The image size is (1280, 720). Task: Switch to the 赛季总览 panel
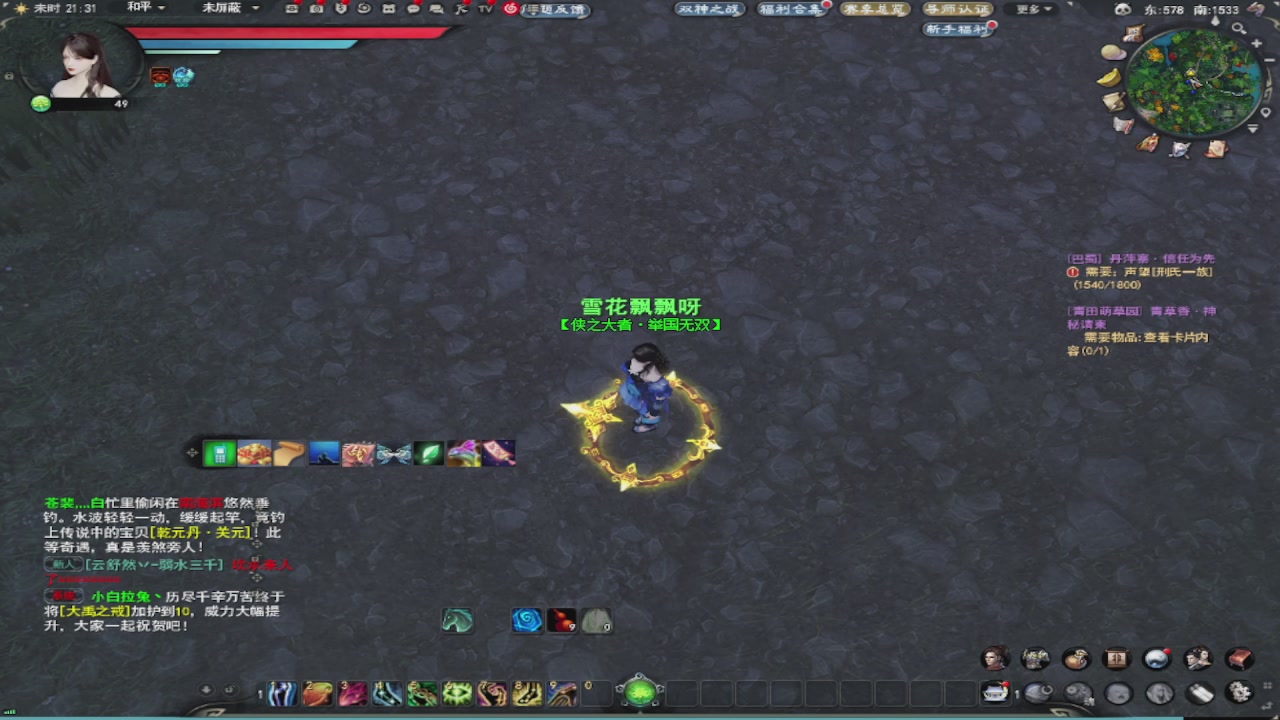[875, 9]
